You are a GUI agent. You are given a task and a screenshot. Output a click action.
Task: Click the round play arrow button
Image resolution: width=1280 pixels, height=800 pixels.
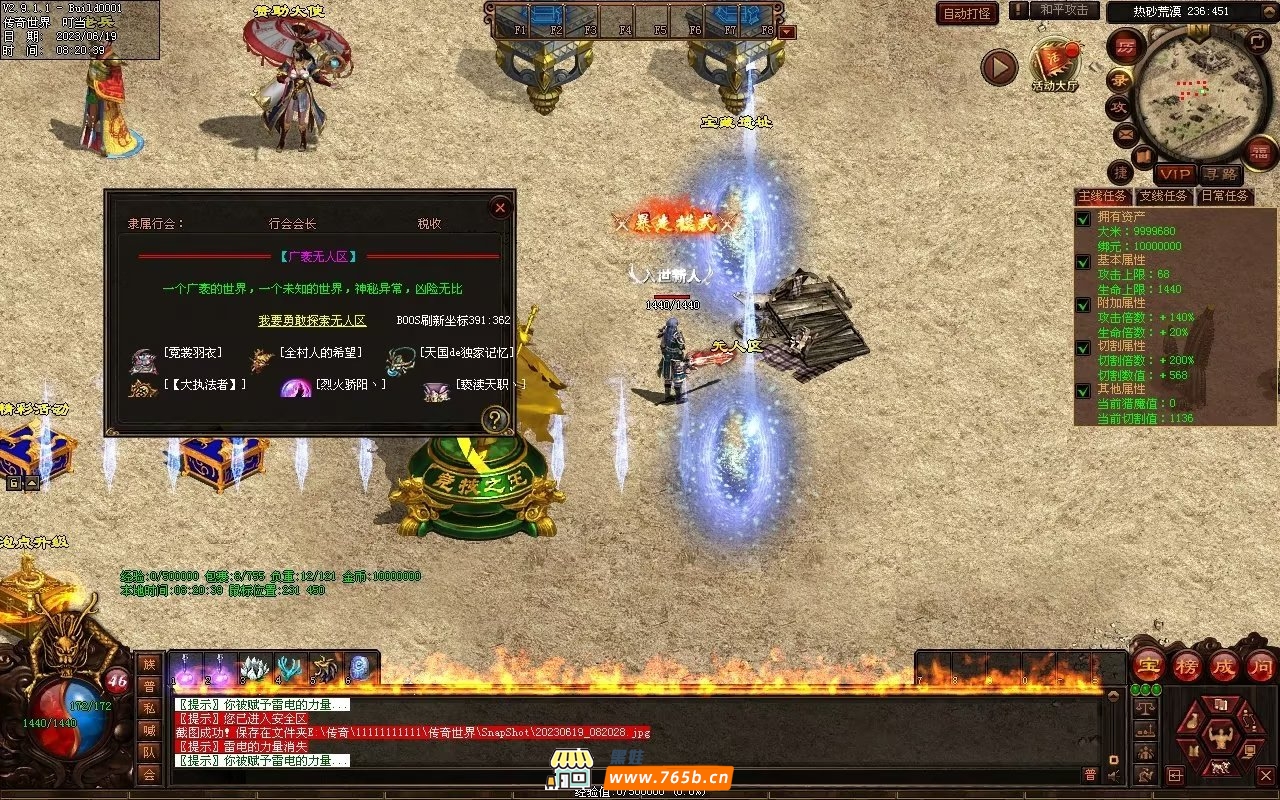click(x=998, y=67)
